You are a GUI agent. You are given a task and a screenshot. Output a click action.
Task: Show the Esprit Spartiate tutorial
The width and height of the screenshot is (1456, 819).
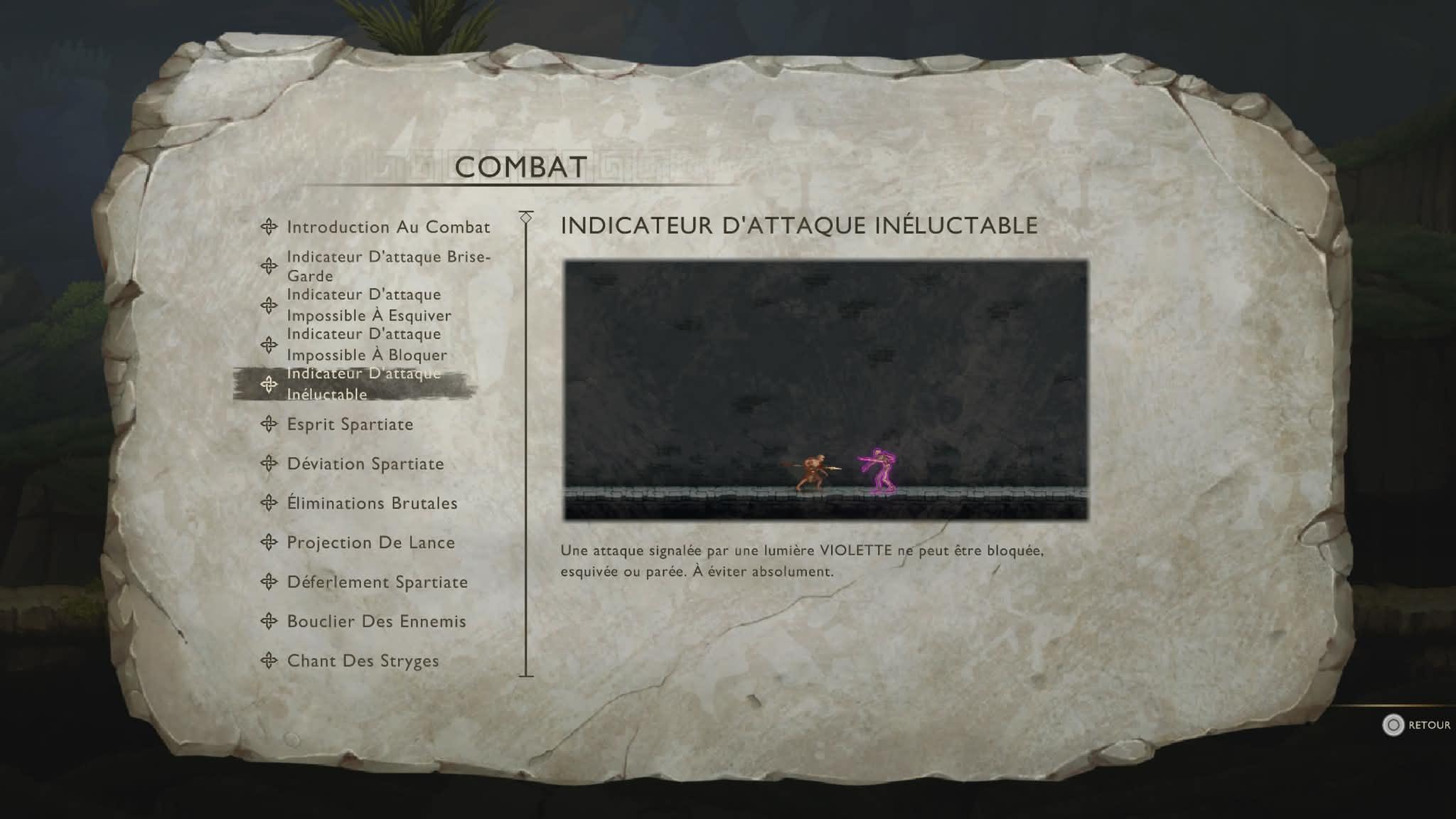[349, 424]
